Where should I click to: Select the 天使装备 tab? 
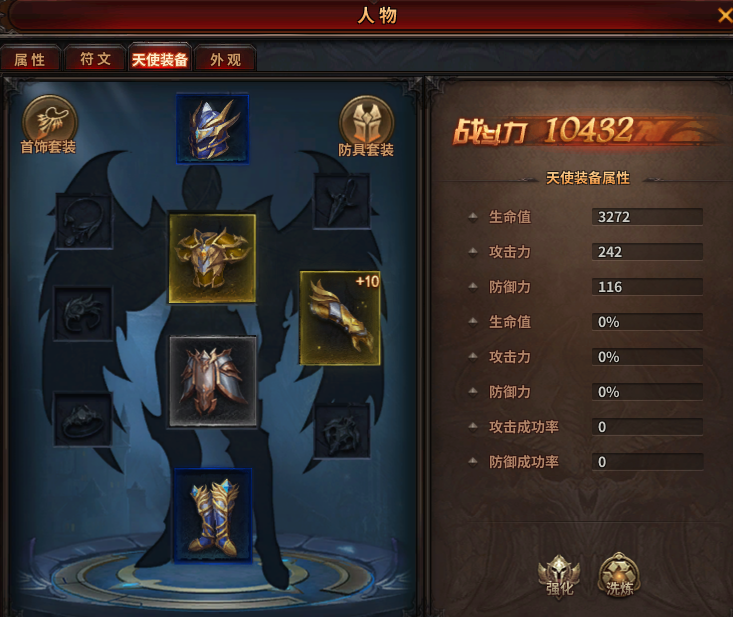click(160, 59)
